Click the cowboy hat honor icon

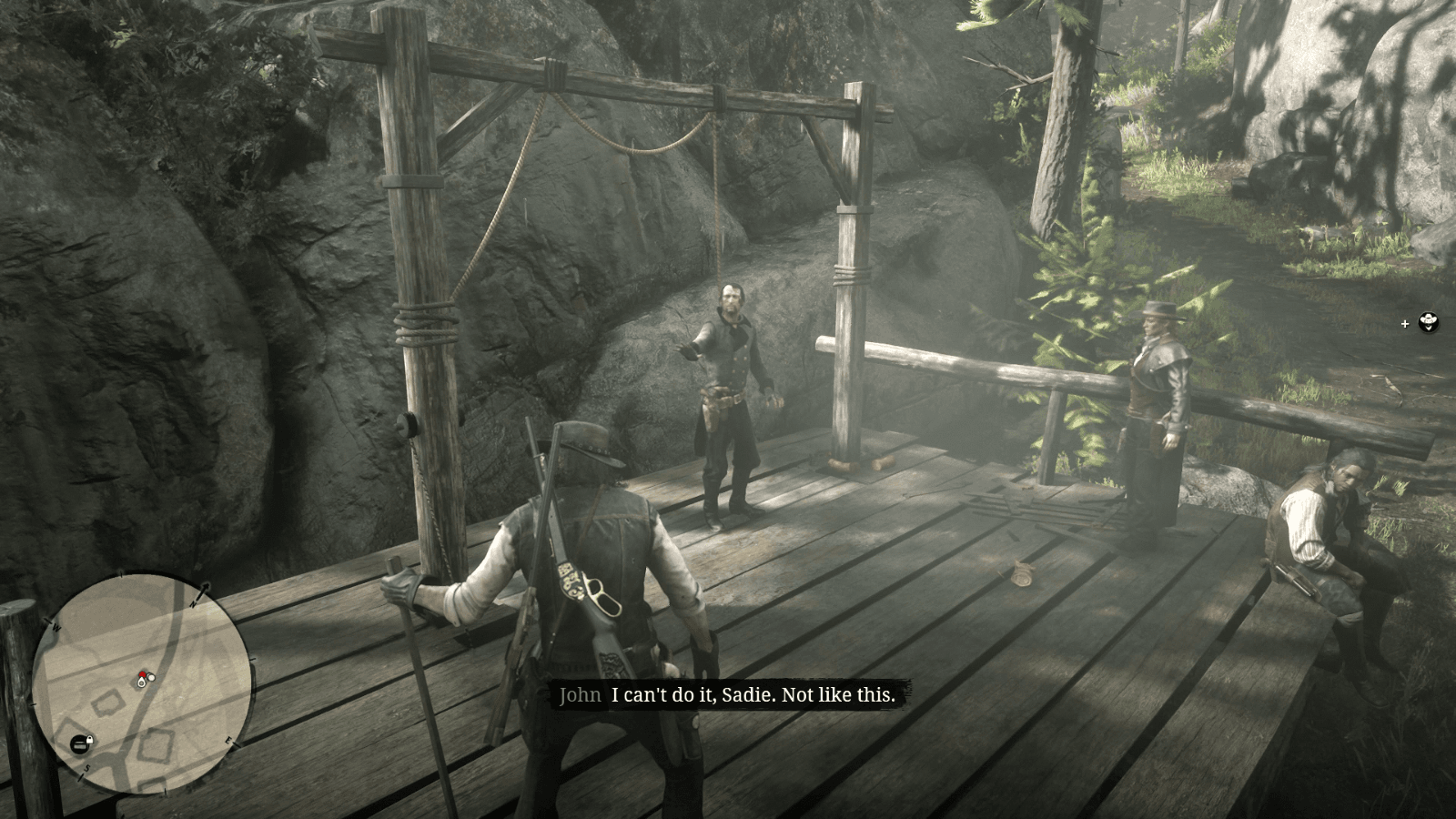(x=1429, y=323)
